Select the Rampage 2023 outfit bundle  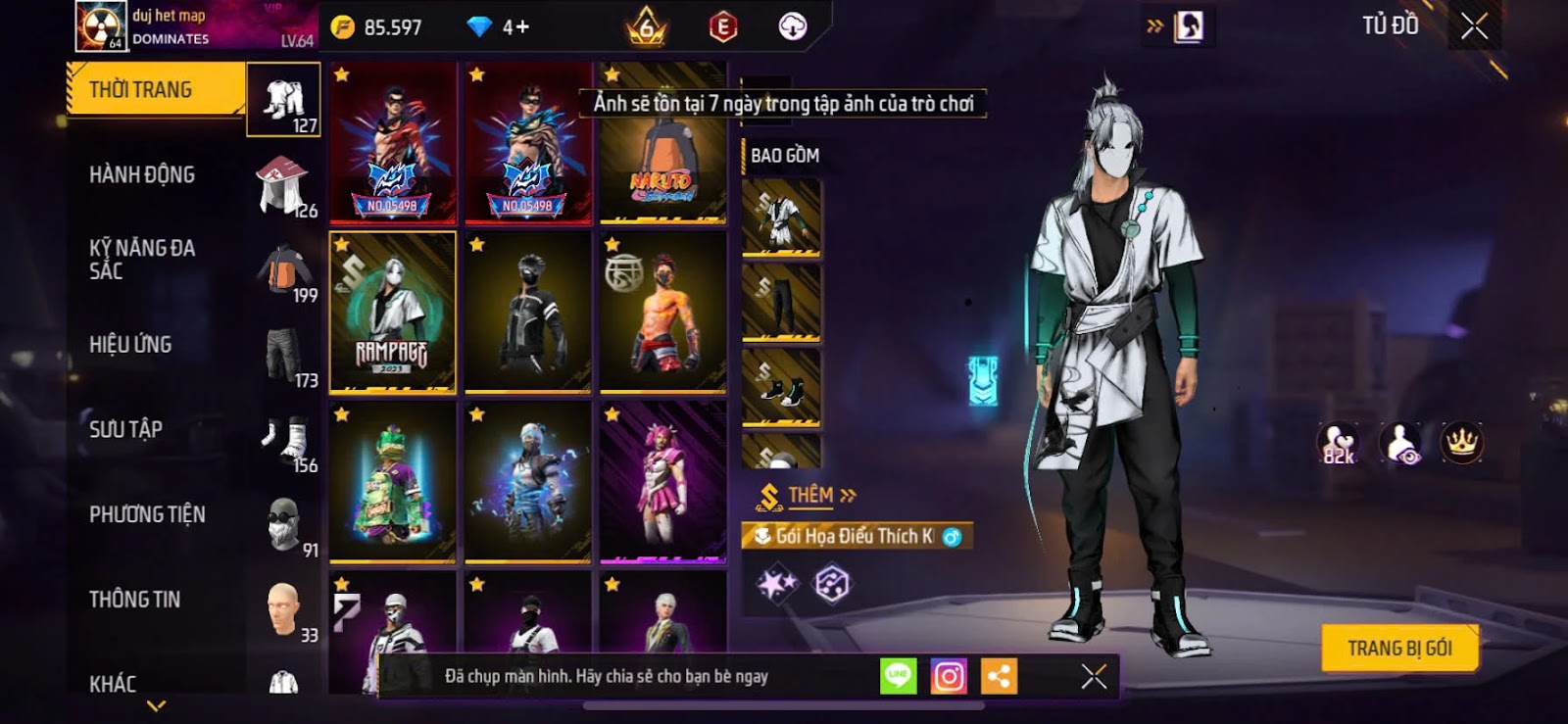[x=393, y=313]
